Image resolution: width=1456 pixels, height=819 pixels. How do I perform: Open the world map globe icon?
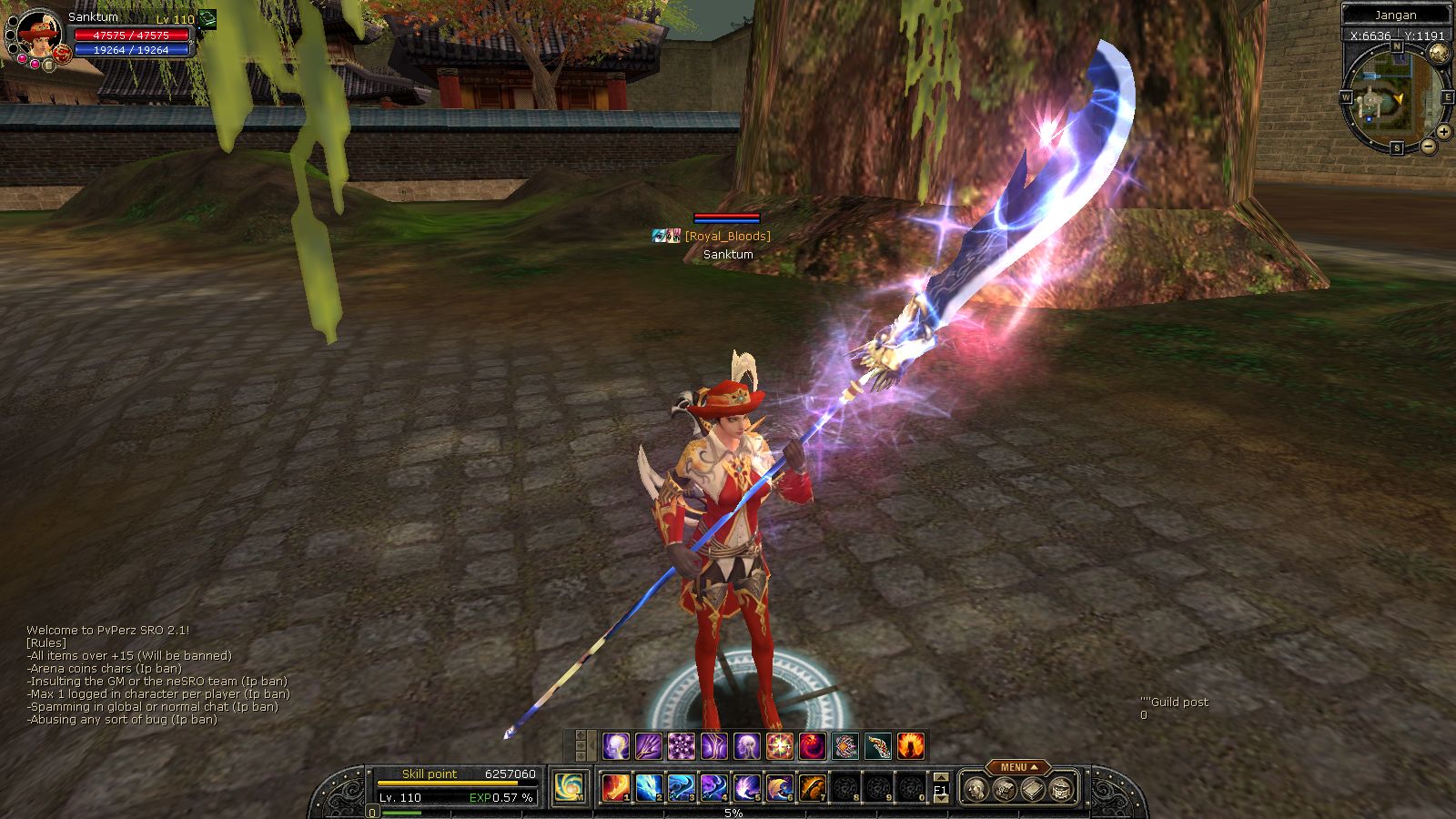tap(1438, 54)
